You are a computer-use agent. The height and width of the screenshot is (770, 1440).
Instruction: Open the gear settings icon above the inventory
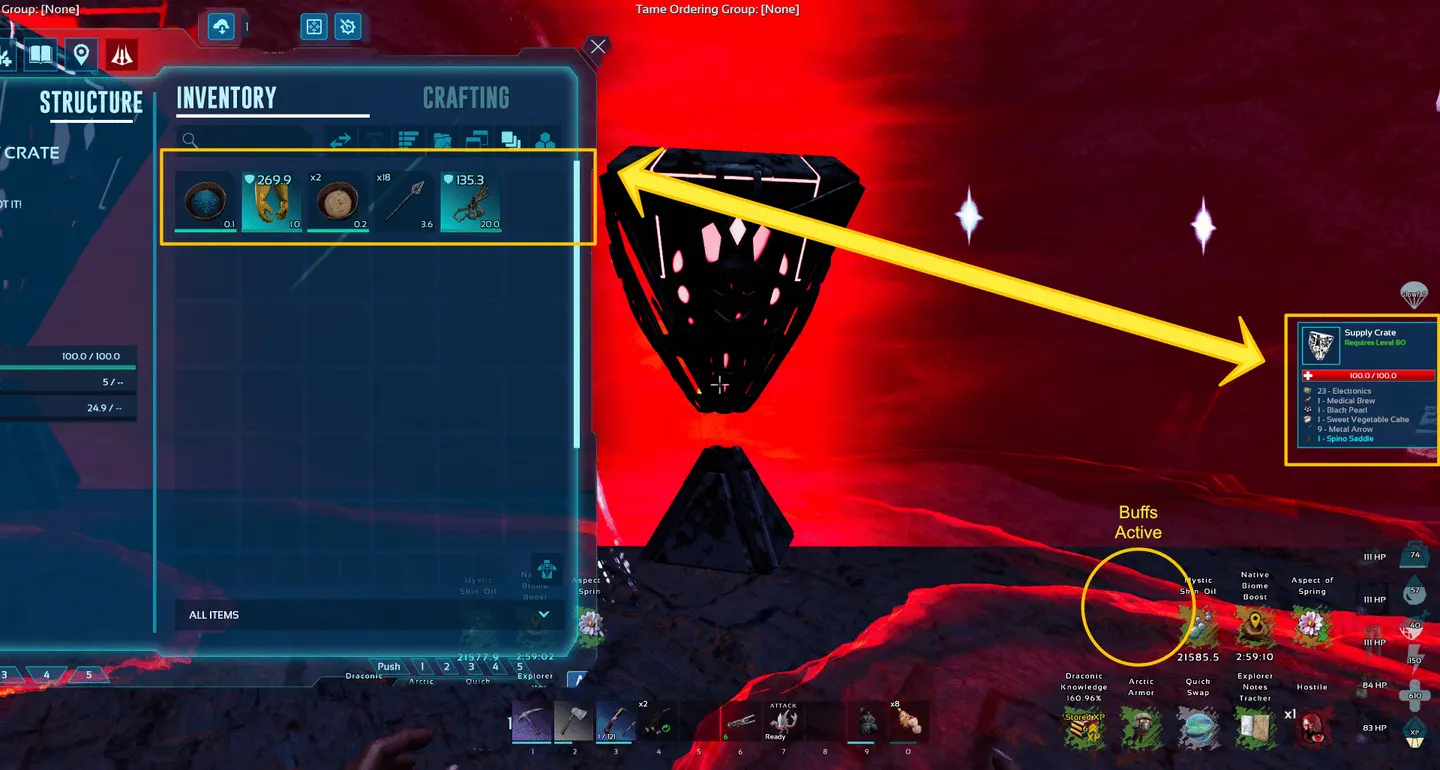tap(347, 27)
